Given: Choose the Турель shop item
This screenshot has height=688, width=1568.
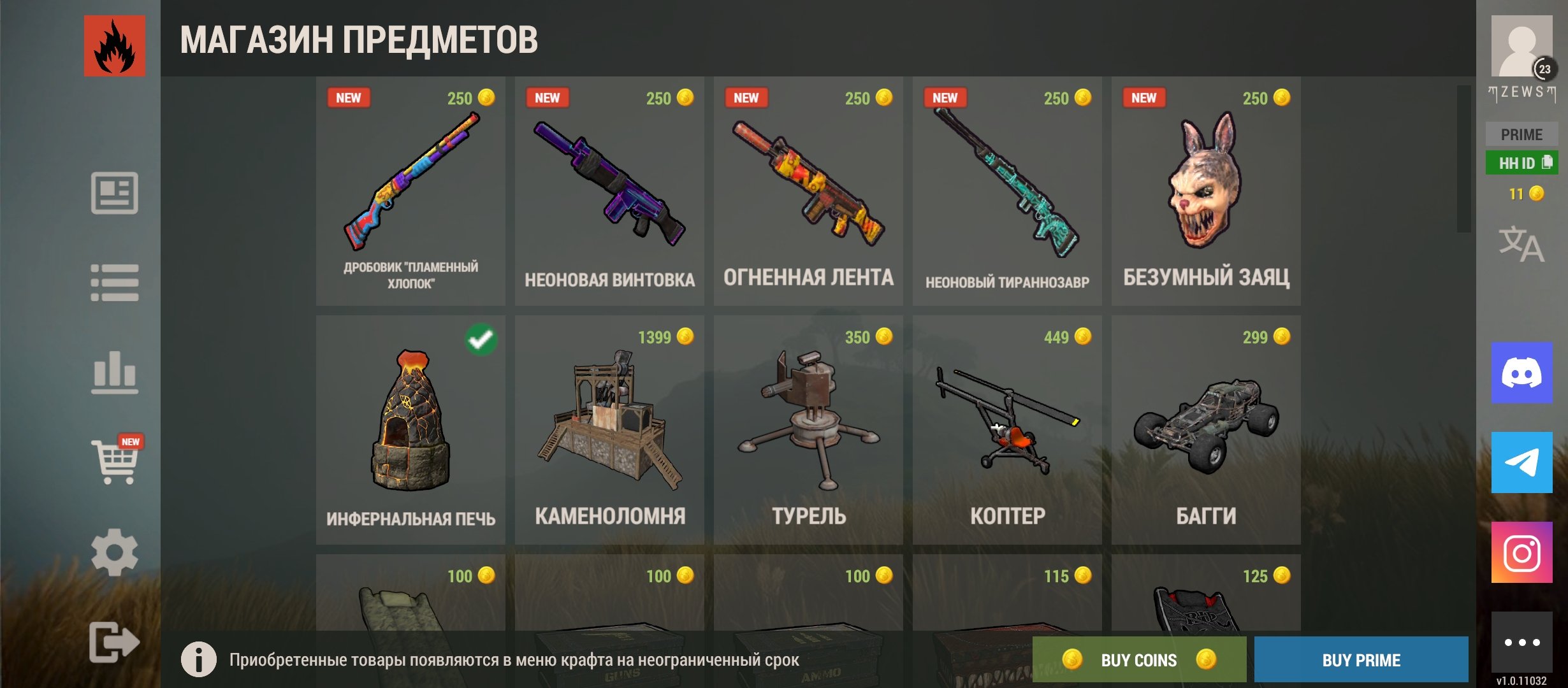Looking at the screenshot, I should coord(808,430).
